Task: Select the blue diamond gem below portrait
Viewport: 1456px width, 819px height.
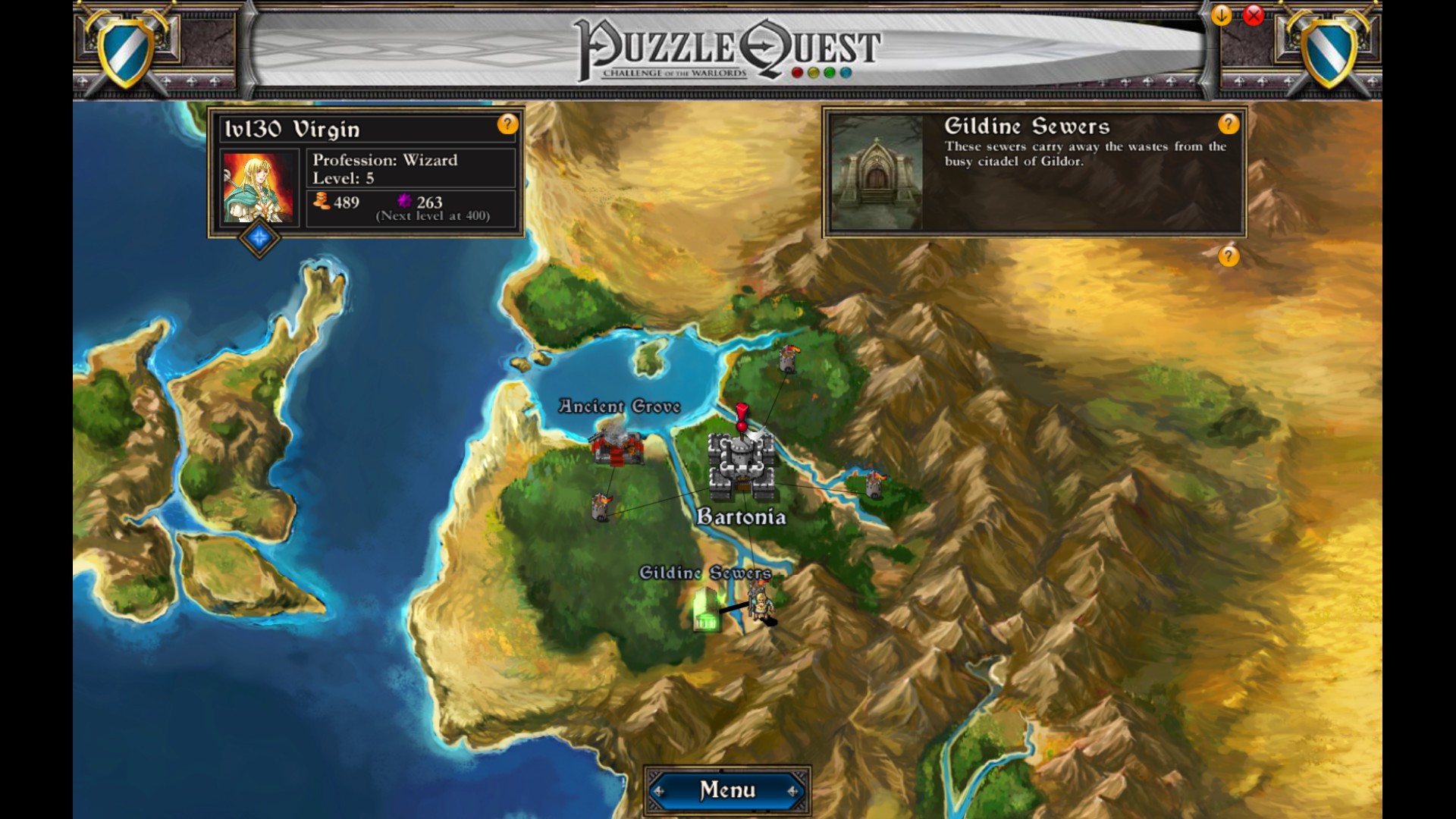Action: 259,238
